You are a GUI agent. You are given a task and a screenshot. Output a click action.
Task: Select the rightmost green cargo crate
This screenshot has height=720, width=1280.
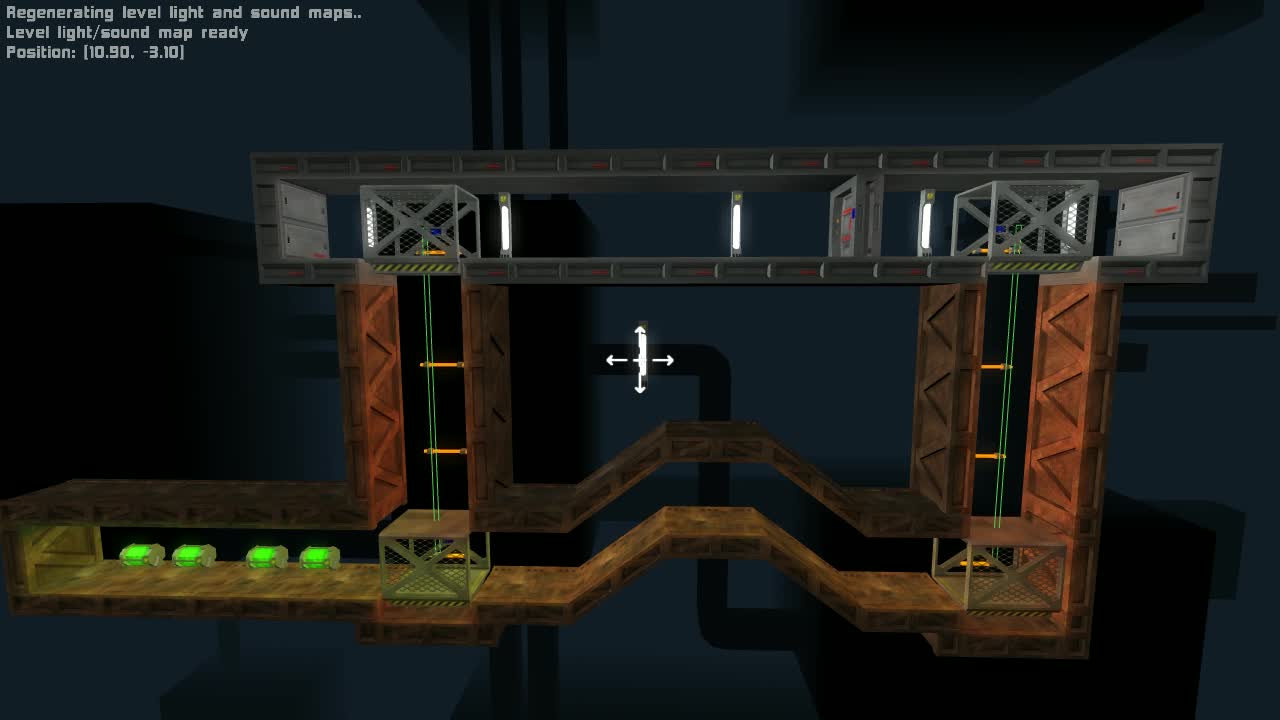318,555
